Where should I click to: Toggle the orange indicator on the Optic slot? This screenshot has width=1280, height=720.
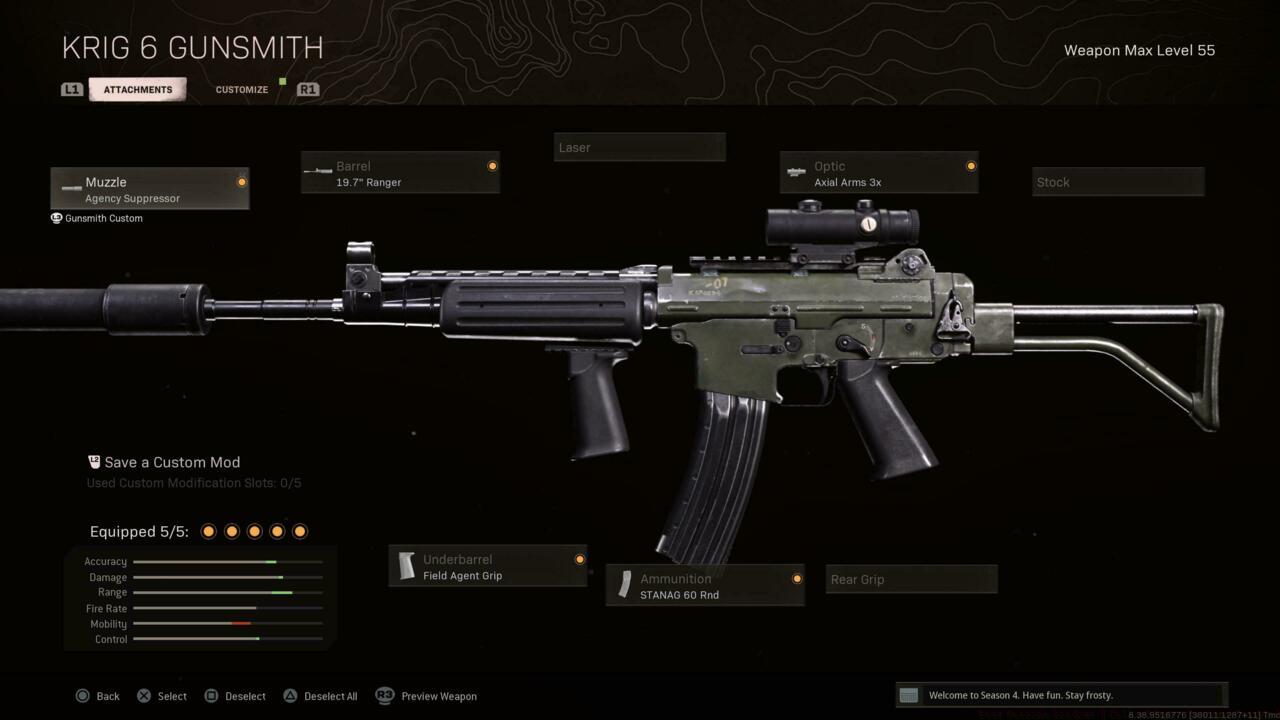pos(969,166)
